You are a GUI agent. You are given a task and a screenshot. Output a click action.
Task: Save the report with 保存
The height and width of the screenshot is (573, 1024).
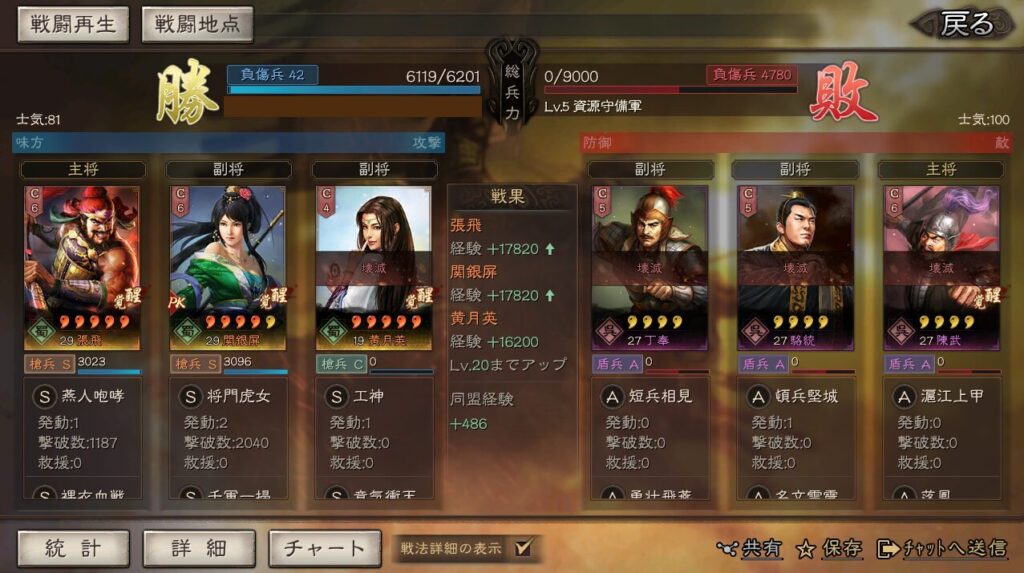(x=830, y=548)
